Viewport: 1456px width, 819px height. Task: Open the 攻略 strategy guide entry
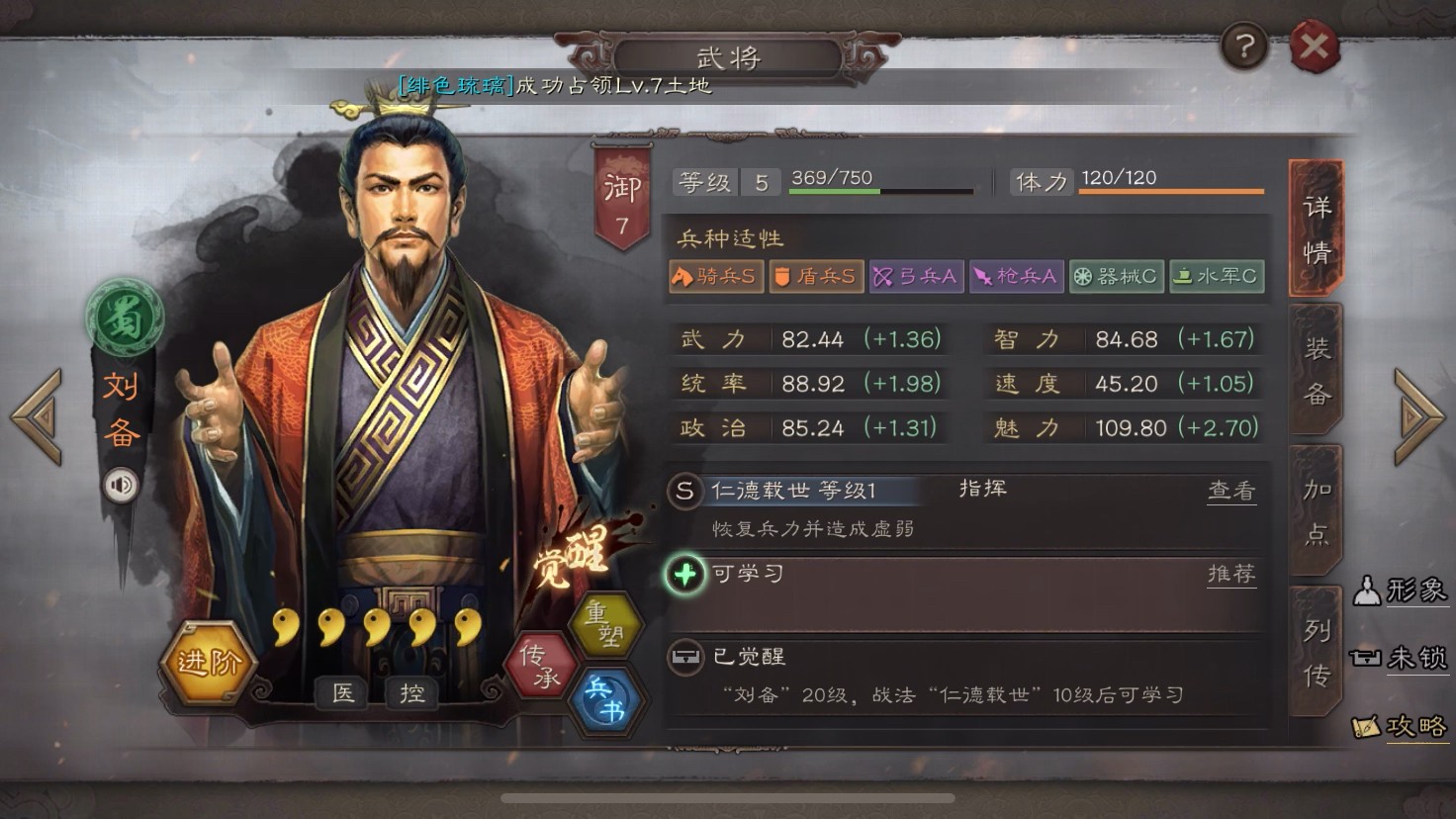[1406, 726]
